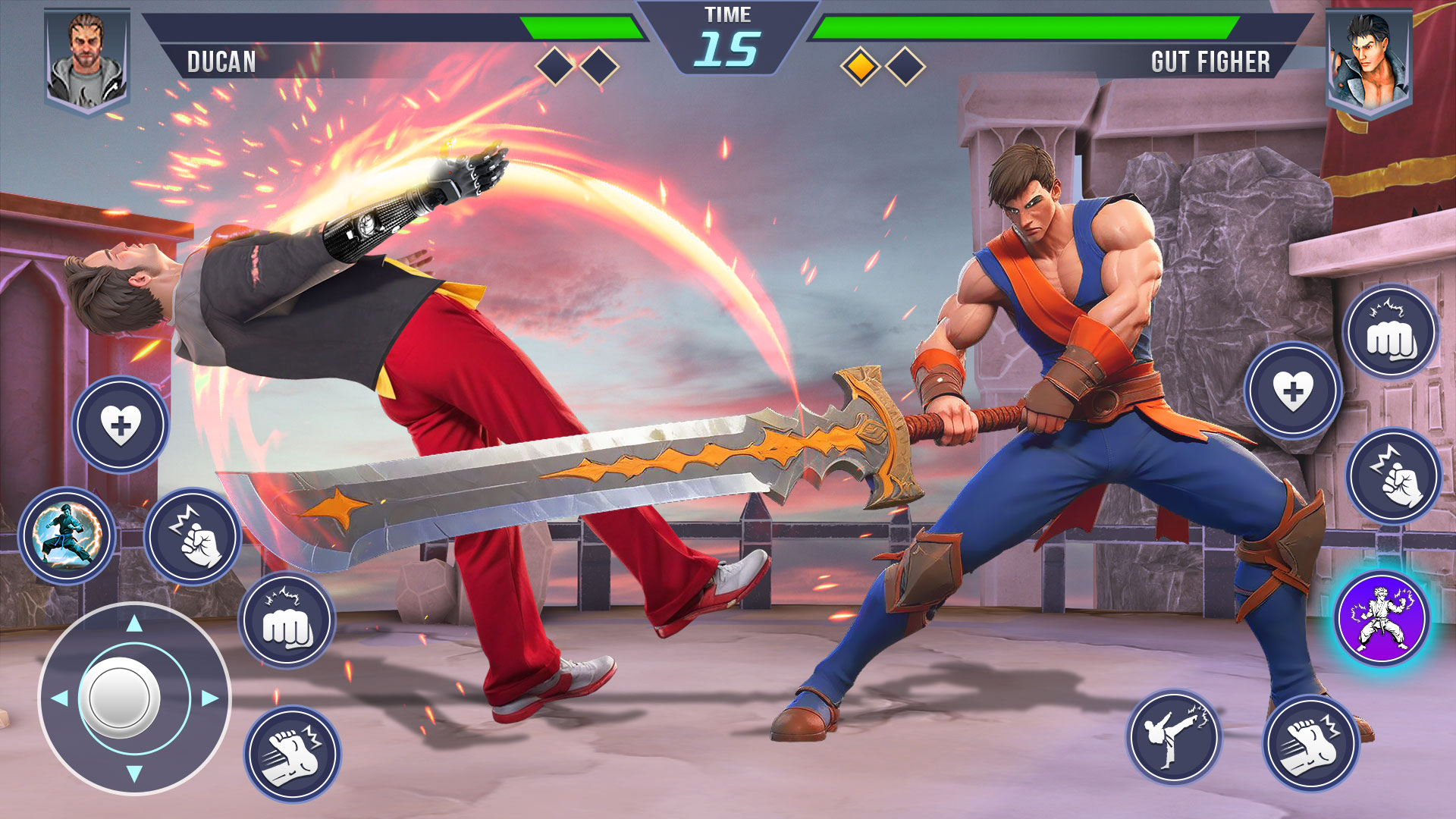Use the heart heal button above the ninja icon
This screenshot has height=819, width=1456.
(x=121, y=425)
